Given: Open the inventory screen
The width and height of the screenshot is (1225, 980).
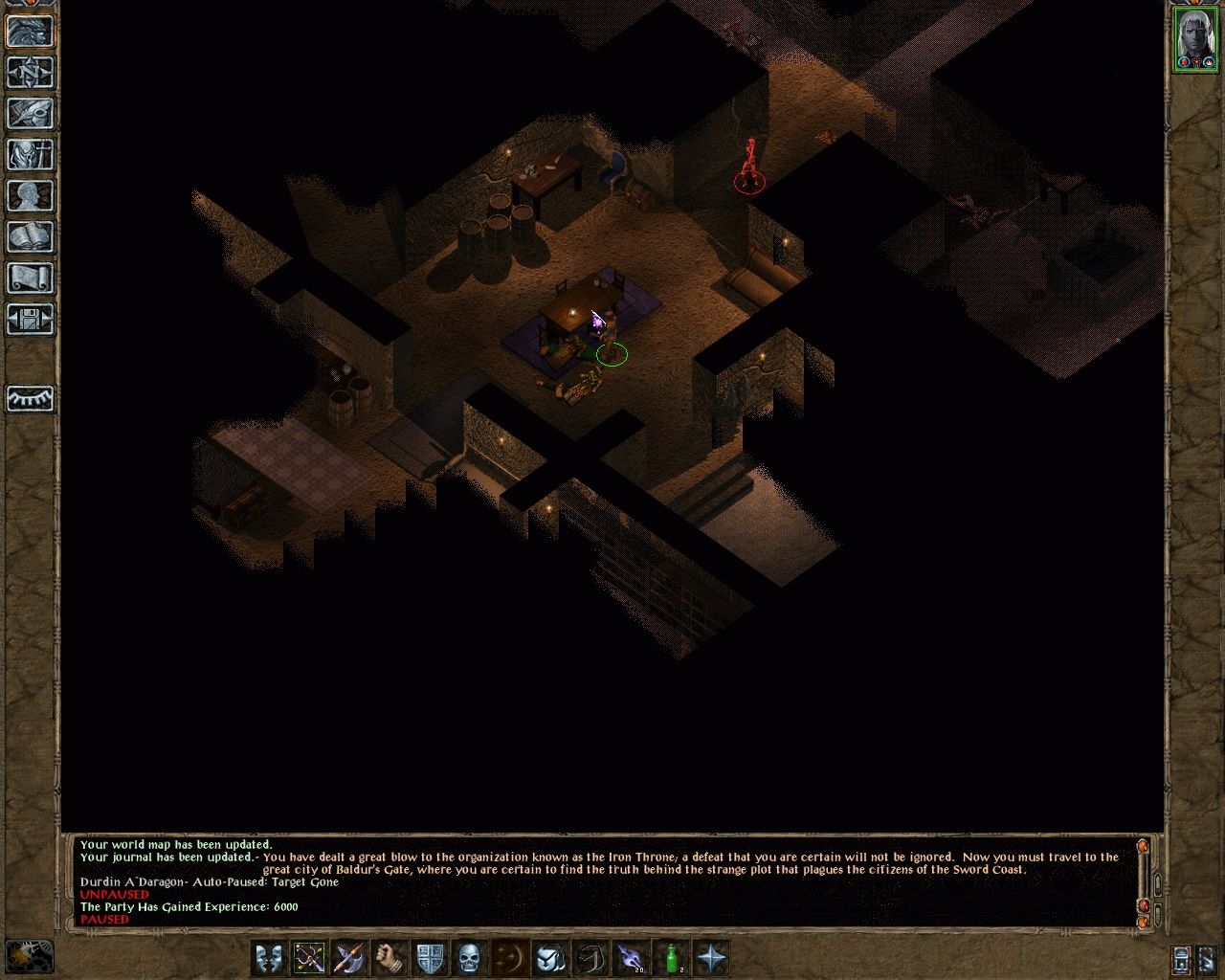Looking at the screenshot, I should [x=31, y=155].
